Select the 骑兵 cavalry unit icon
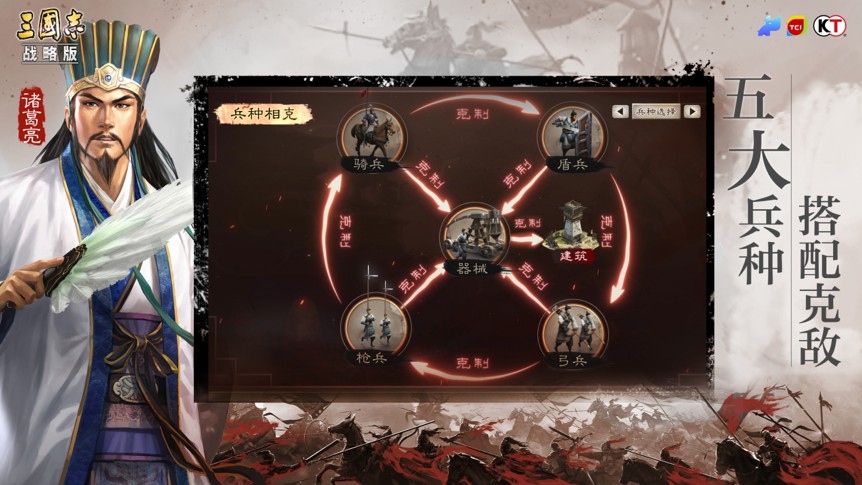862x485 pixels. point(368,133)
